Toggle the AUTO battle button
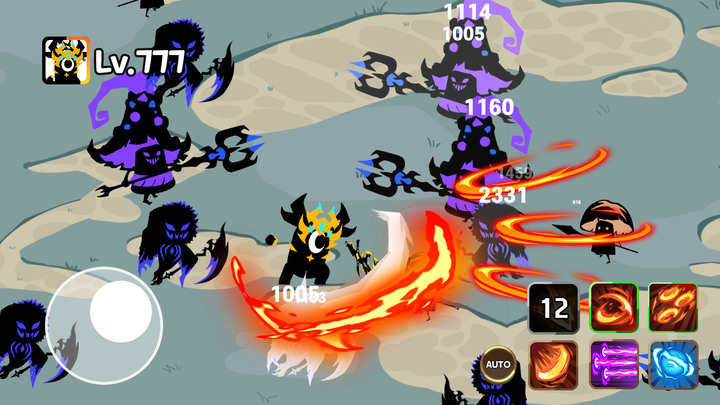The image size is (720, 405). pyautogui.click(x=497, y=363)
